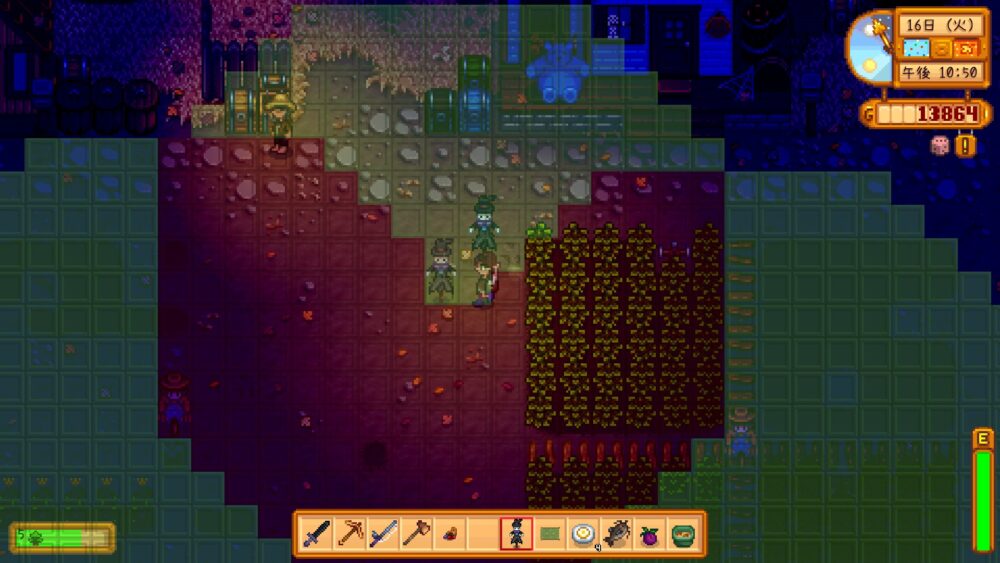Choose the green pot item slot
Viewport: 1000px width, 563px height.
[x=682, y=534]
